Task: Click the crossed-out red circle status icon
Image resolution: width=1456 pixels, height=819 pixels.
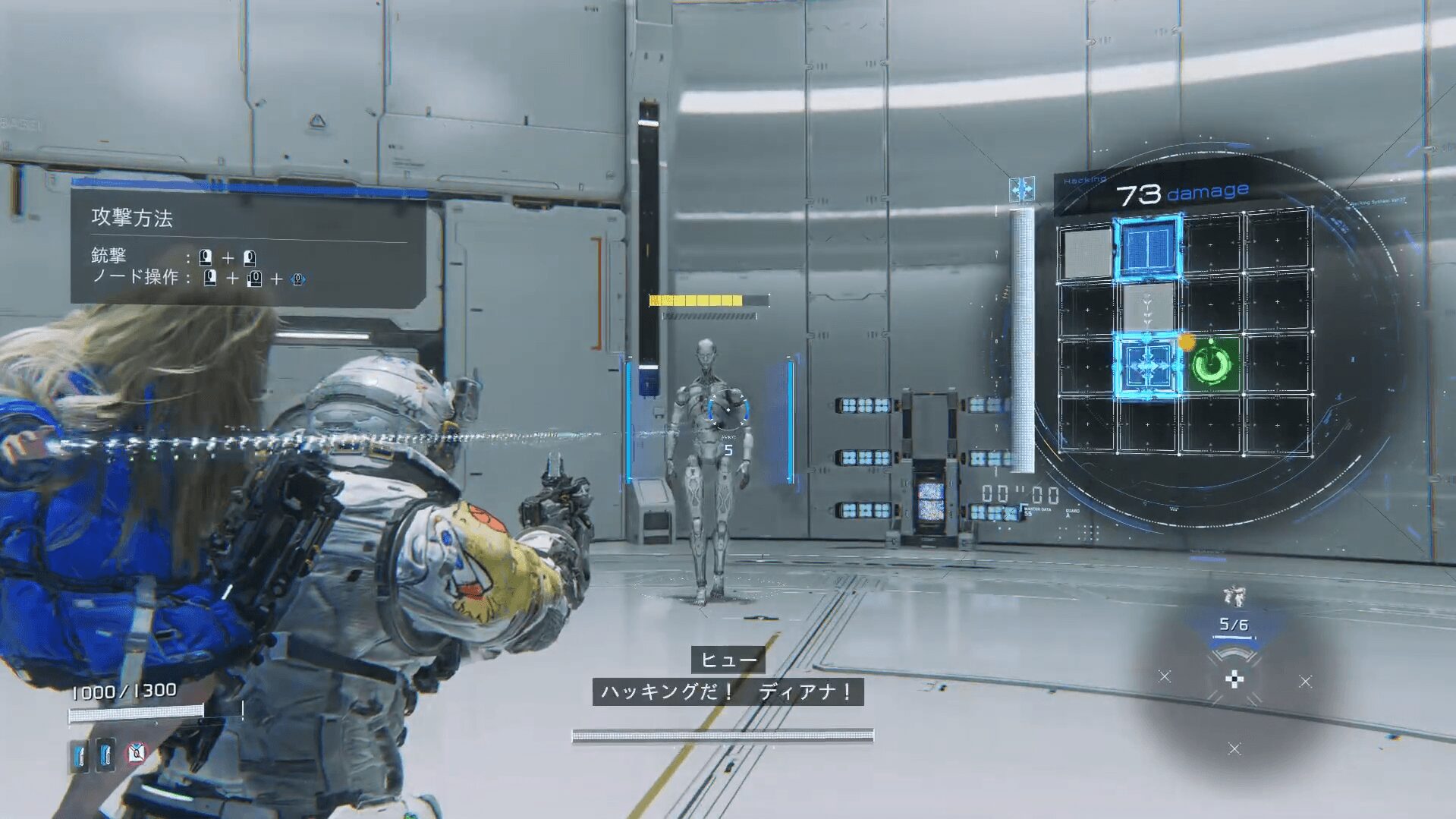Action: click(x=137, y=753)
